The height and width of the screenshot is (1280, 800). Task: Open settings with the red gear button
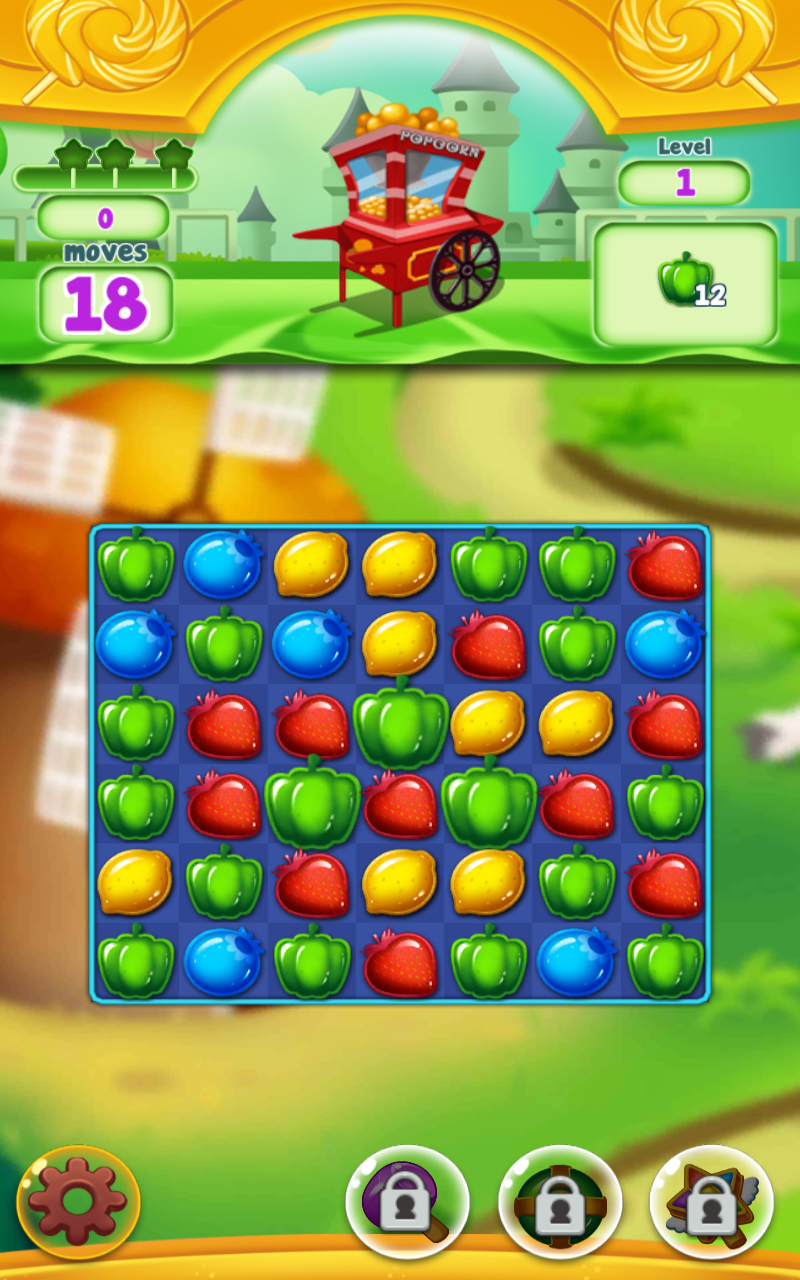click(78, 1201)
